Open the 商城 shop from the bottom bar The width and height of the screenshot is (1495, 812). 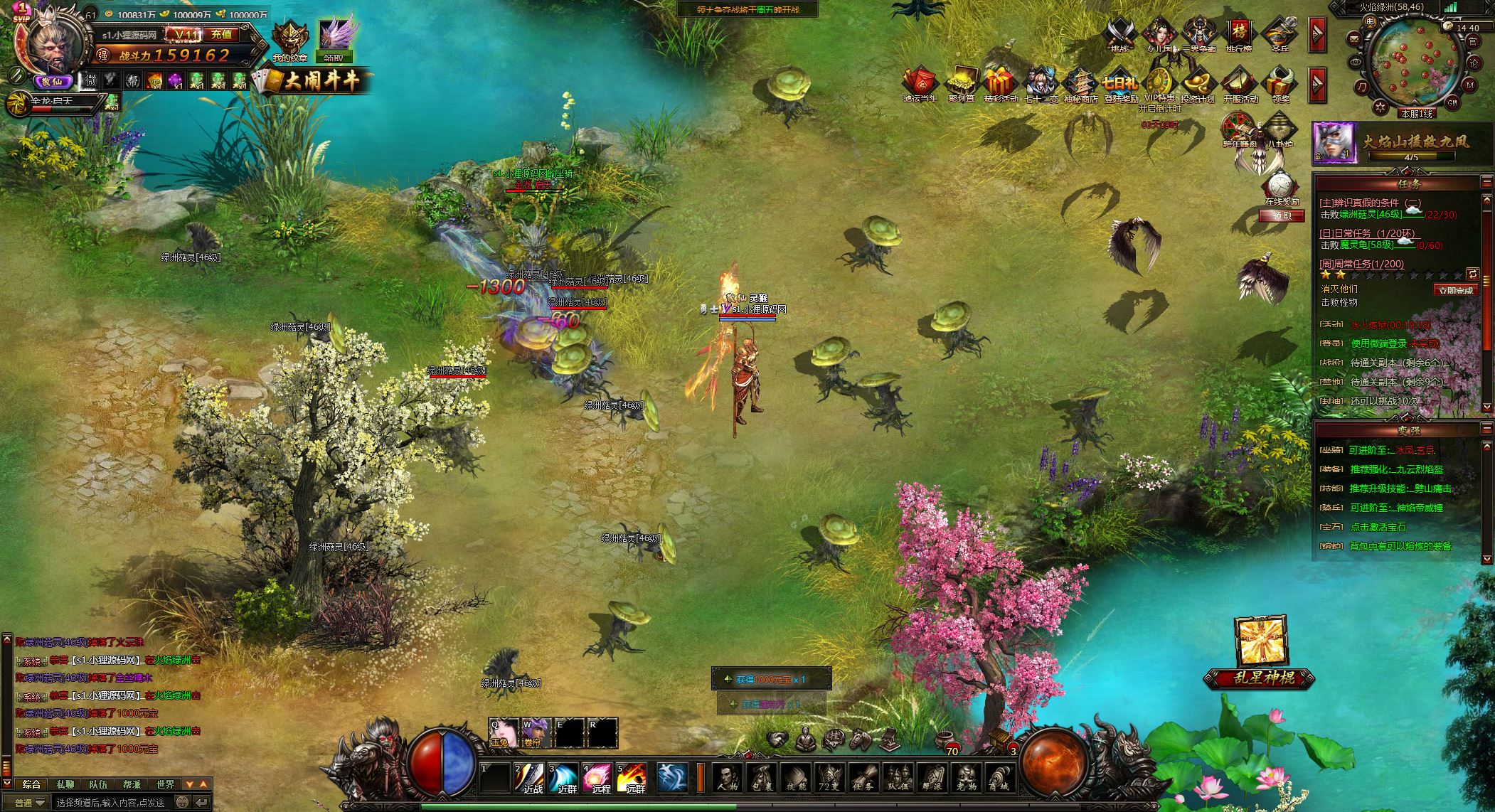(x=999, y=778)
